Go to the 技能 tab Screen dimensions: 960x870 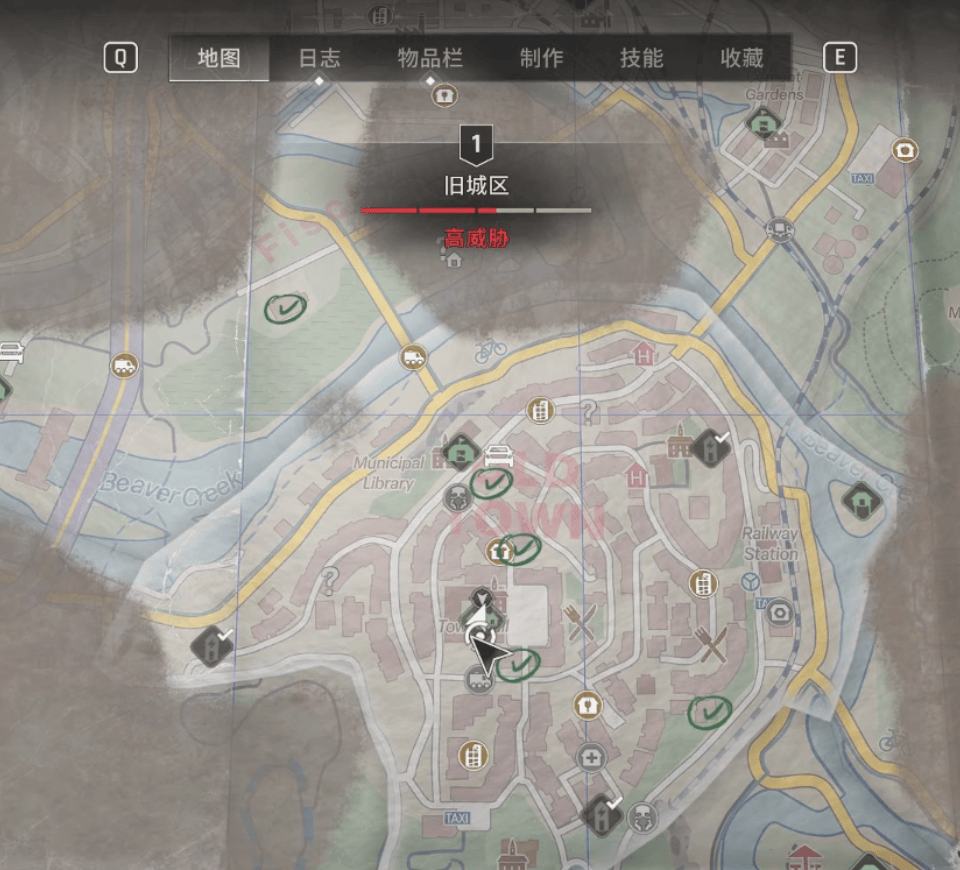point(641,58)
